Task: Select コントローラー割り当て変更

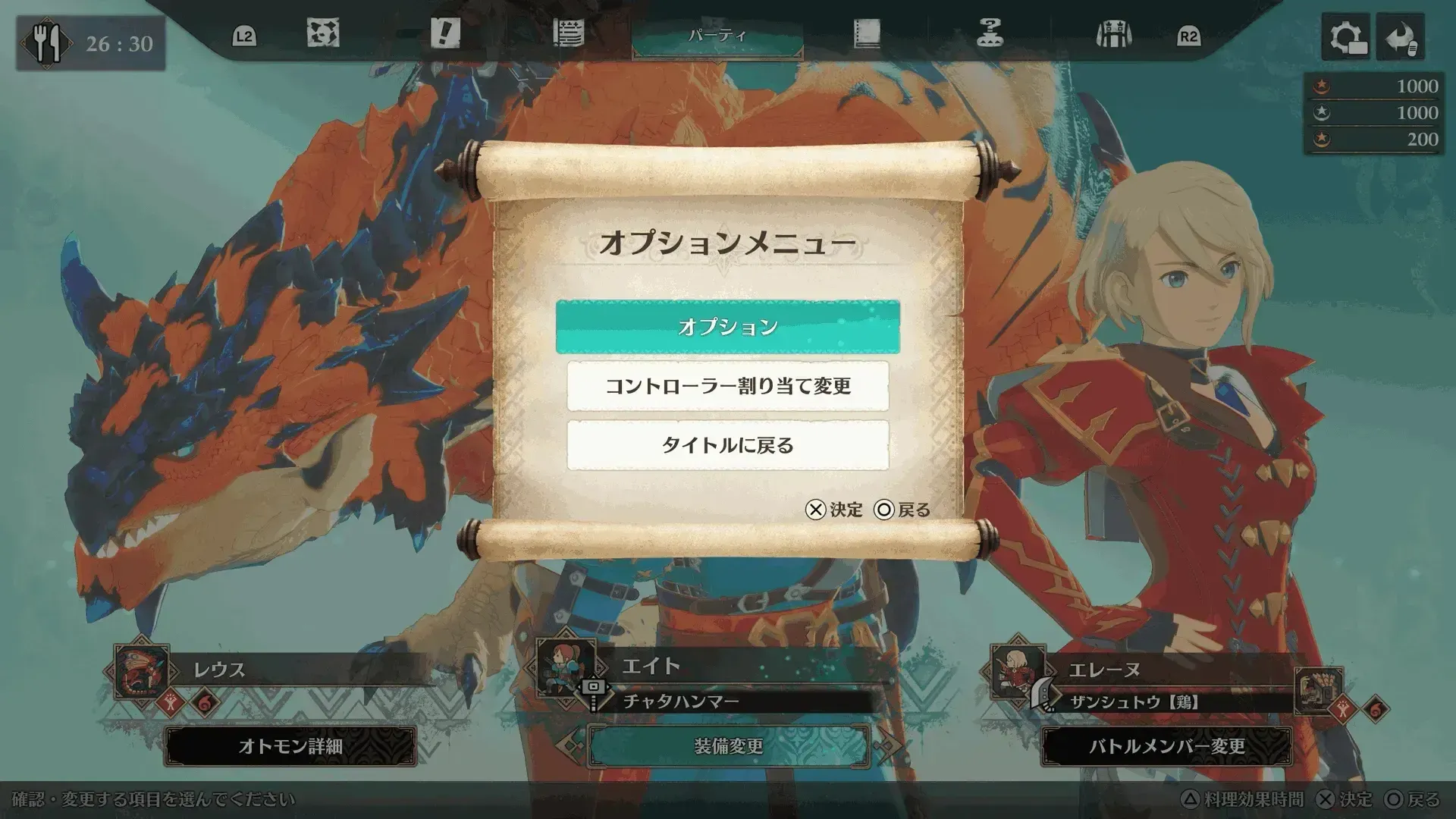Action: pos(728,387)
